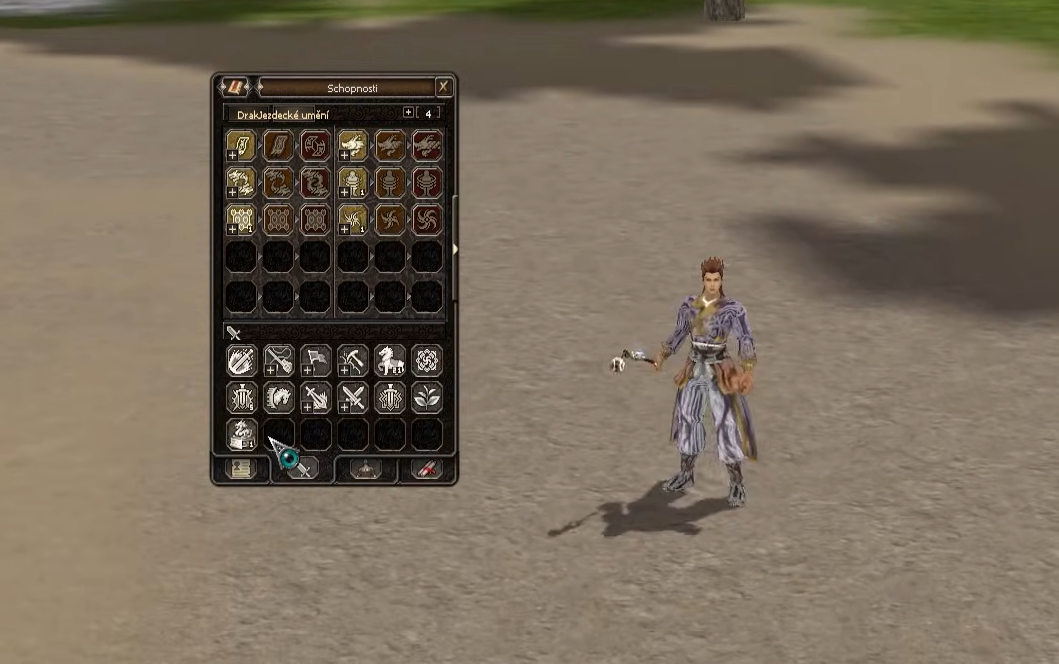Select the plant leaf skill icon
Viewport: 1059px width, 664px height.
click(x=427, y=398)
